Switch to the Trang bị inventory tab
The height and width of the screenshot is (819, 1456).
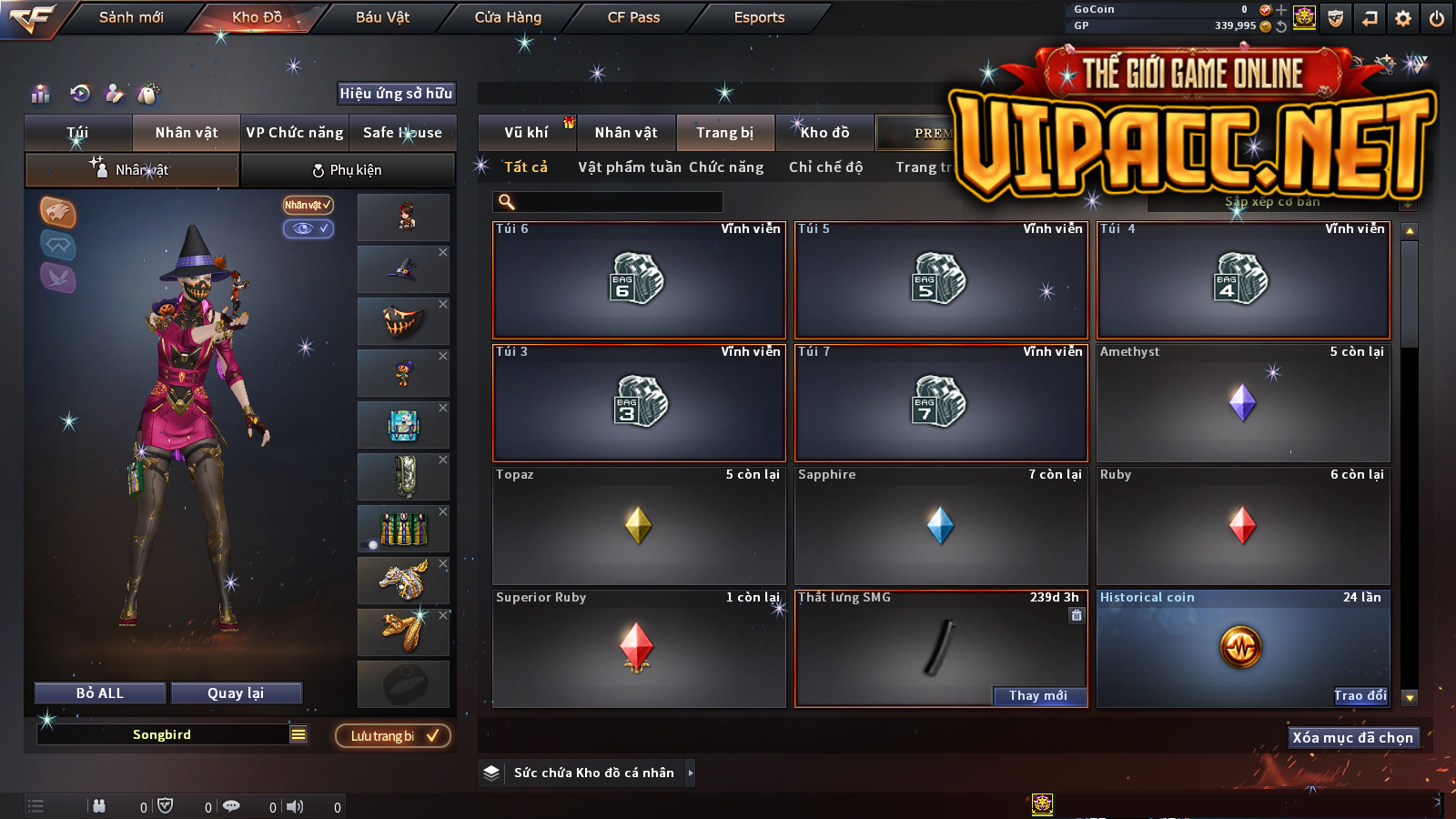click(x=724, y=133)
